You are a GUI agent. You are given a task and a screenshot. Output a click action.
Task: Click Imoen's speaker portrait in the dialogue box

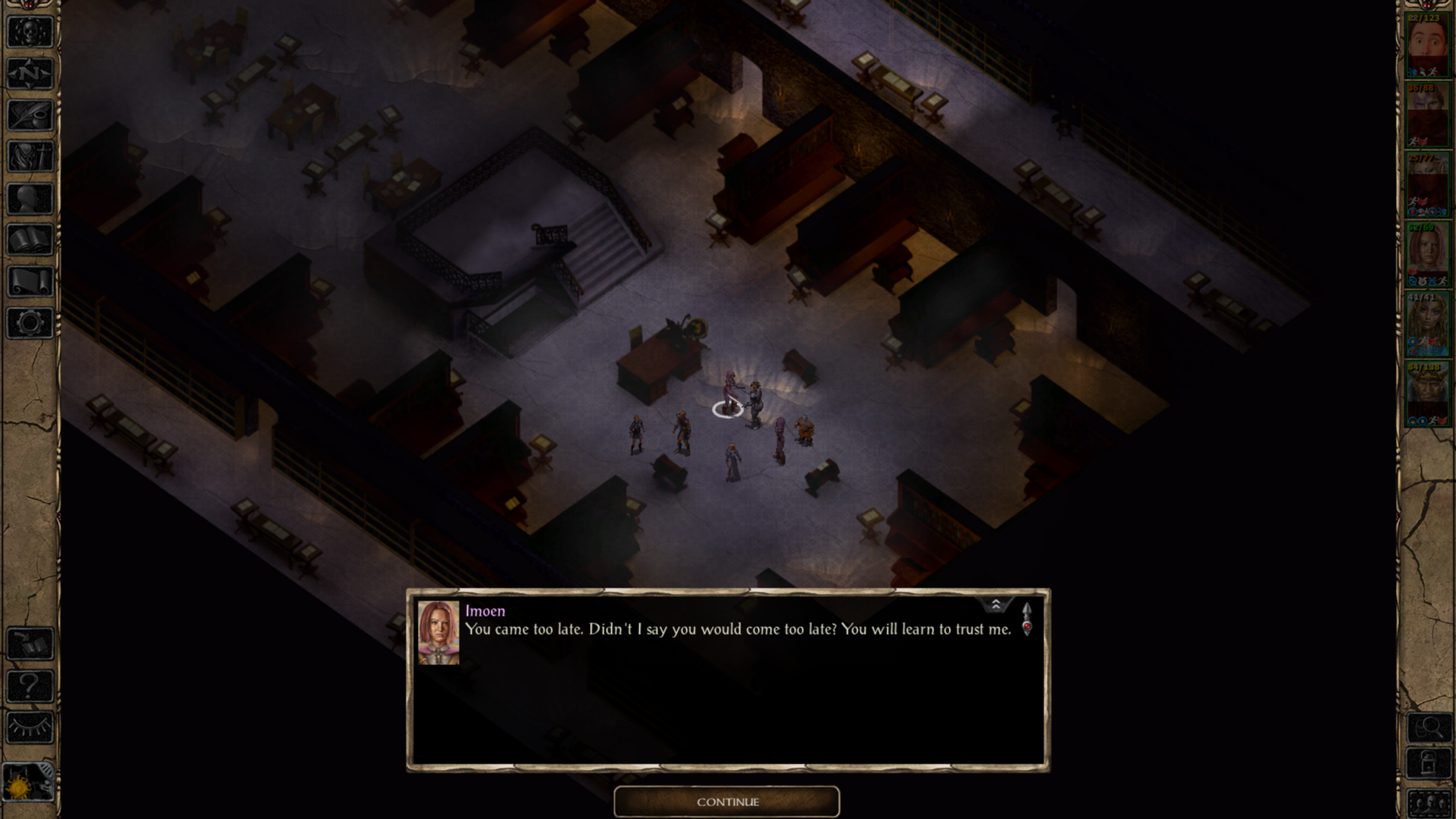pos(438,633)
